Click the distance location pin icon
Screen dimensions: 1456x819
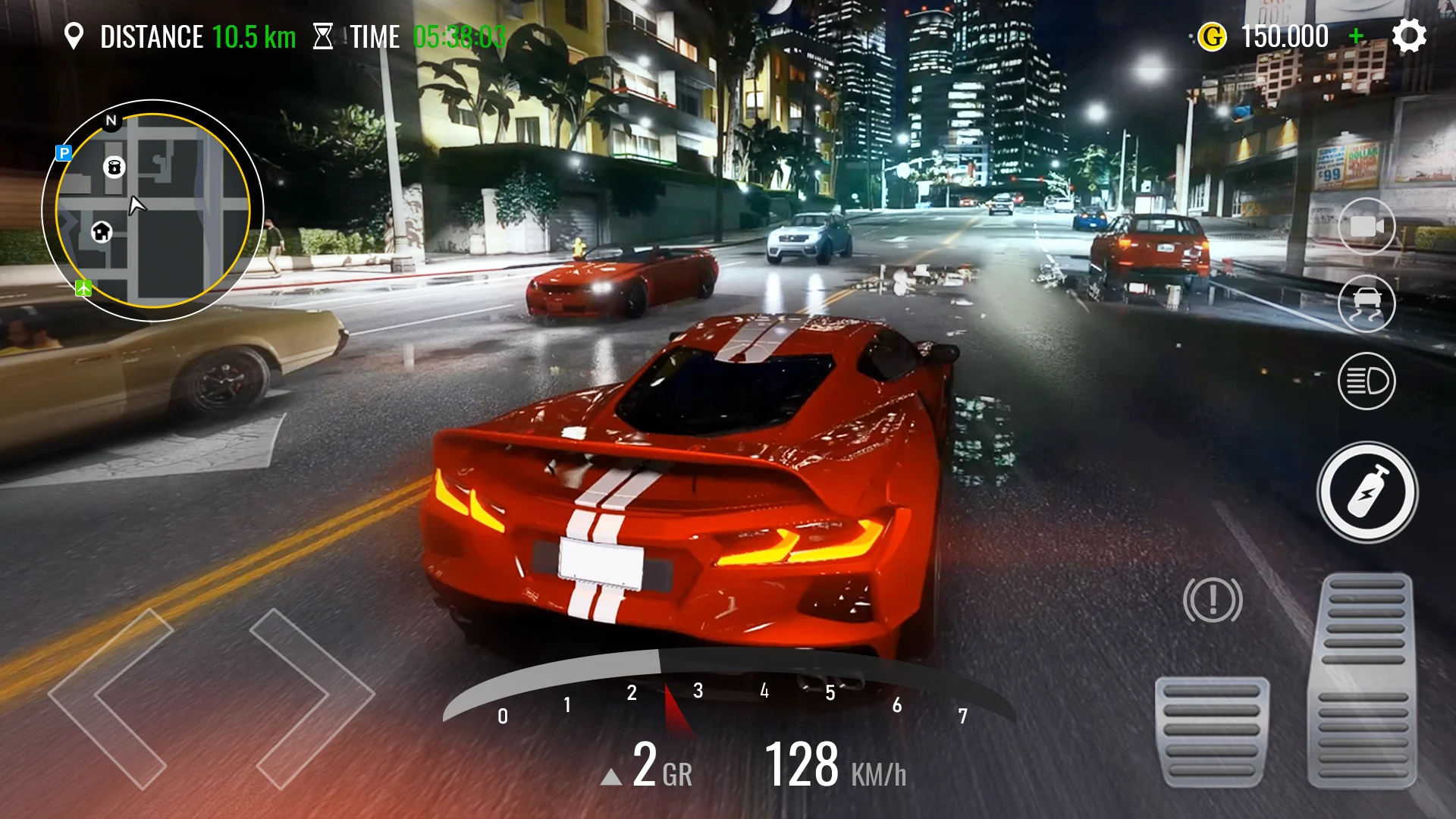point(75,35)
